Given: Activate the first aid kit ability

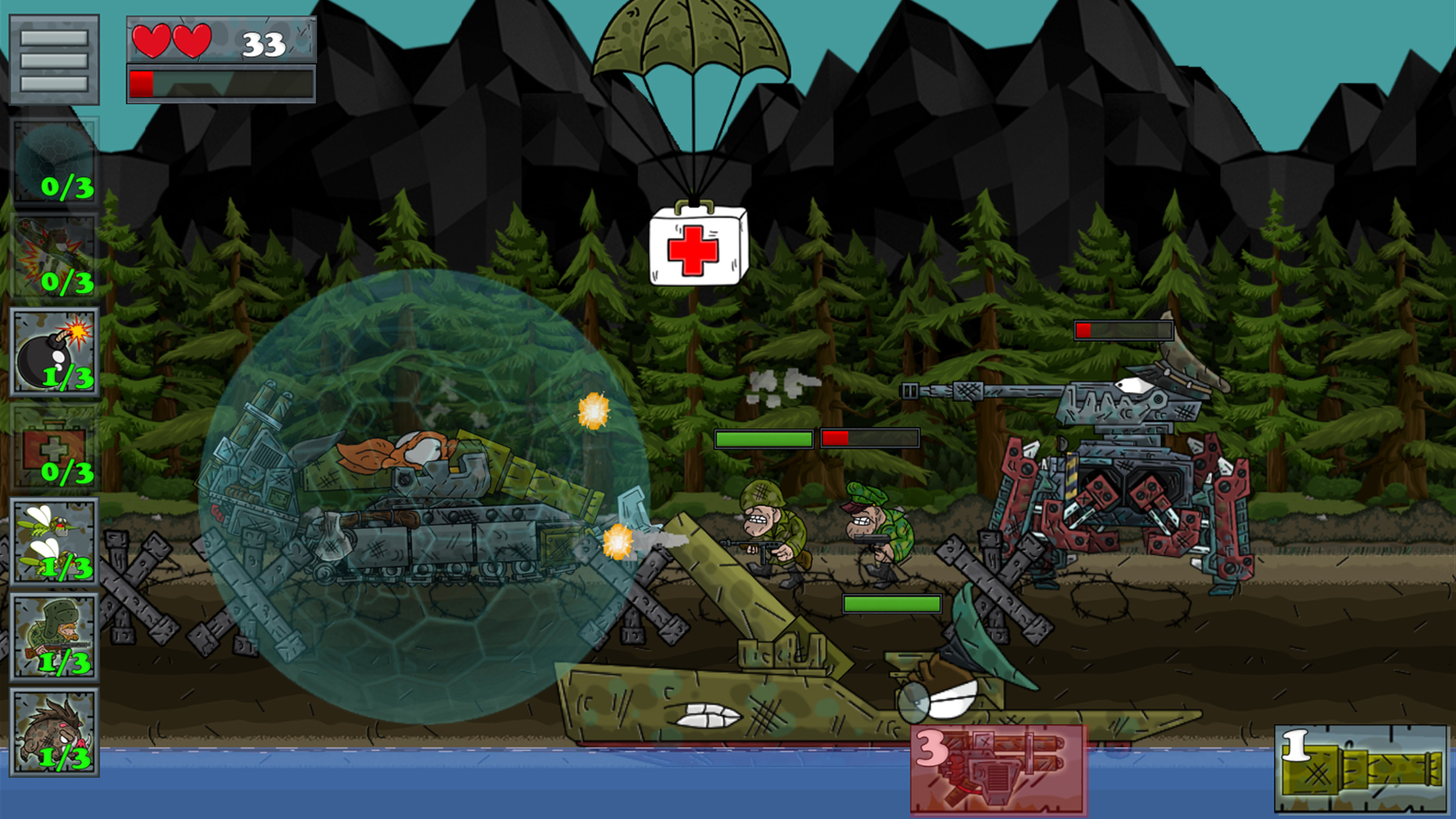Looking at the screenshot, I should pyautogui.click(x=54, y=447).
